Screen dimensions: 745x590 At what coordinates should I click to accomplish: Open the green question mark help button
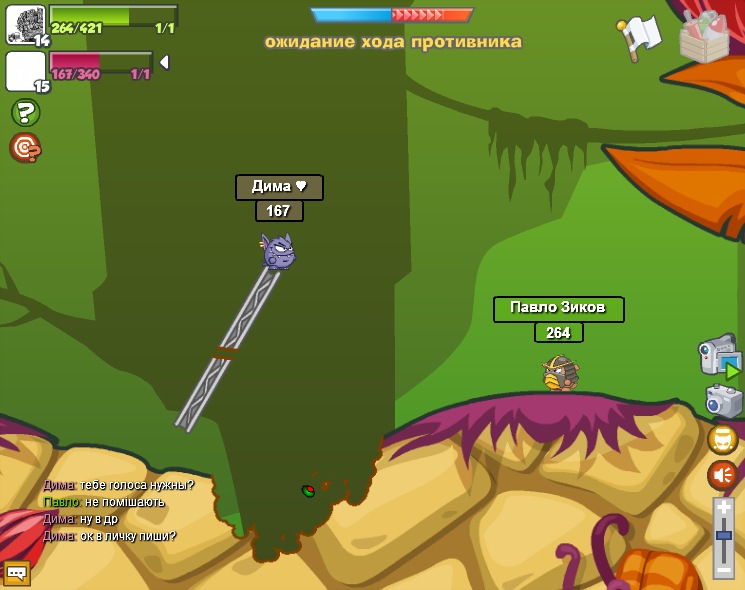pyautogui.click(x=25, y=112)
